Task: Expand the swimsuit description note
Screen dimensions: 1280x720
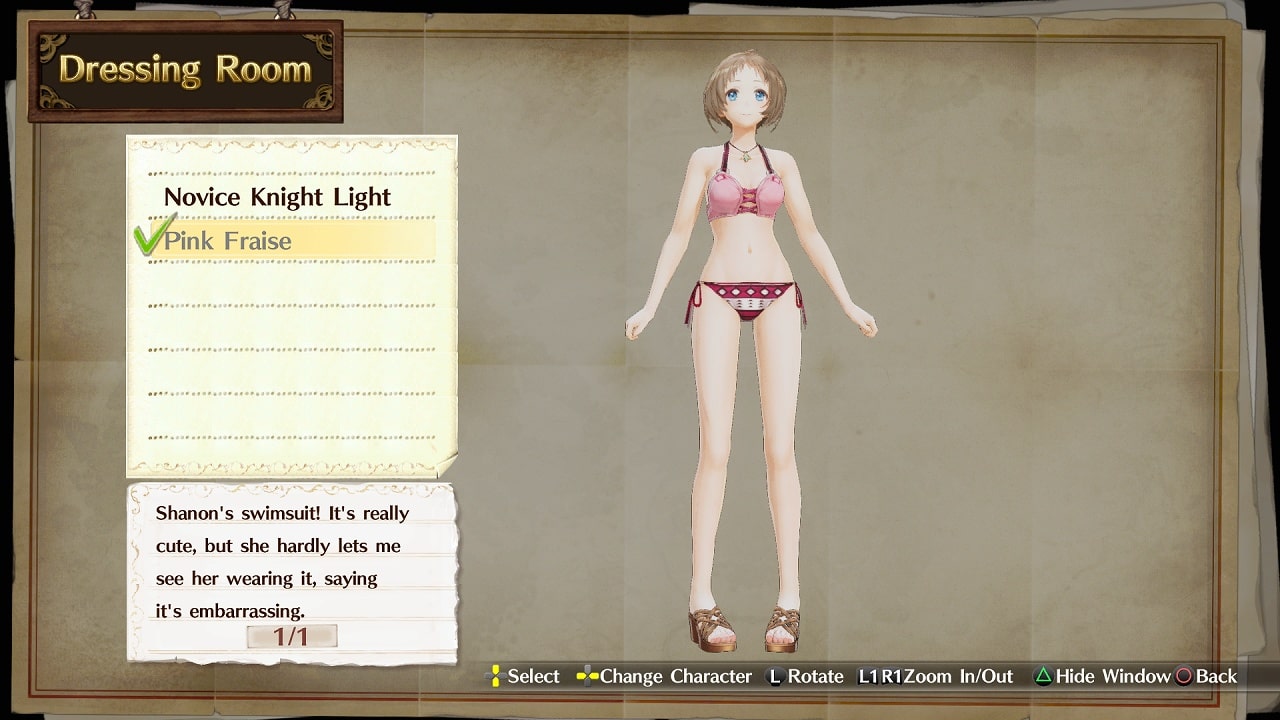Action: 290,560
